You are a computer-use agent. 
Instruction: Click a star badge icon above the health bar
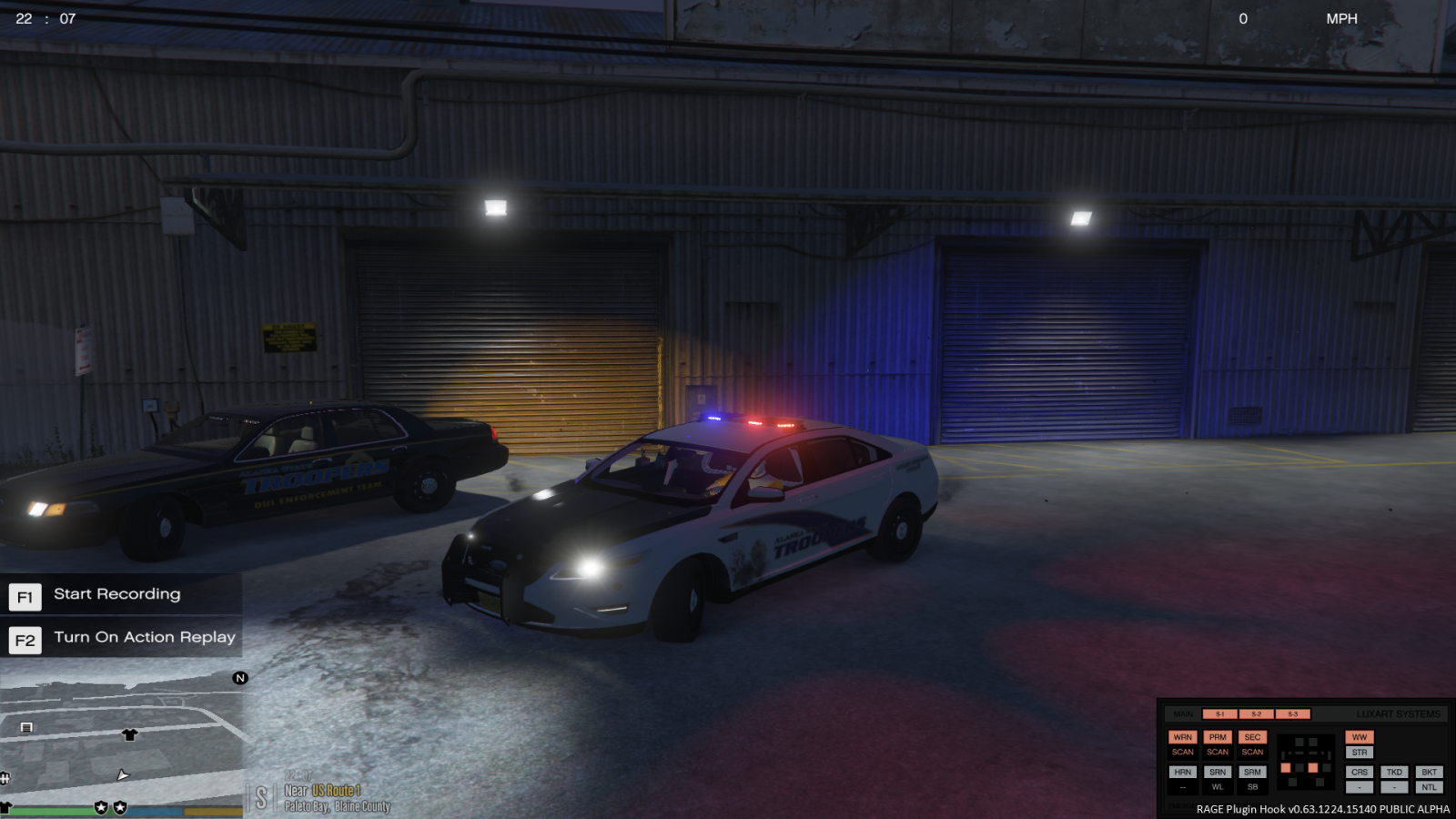point(101,807)
